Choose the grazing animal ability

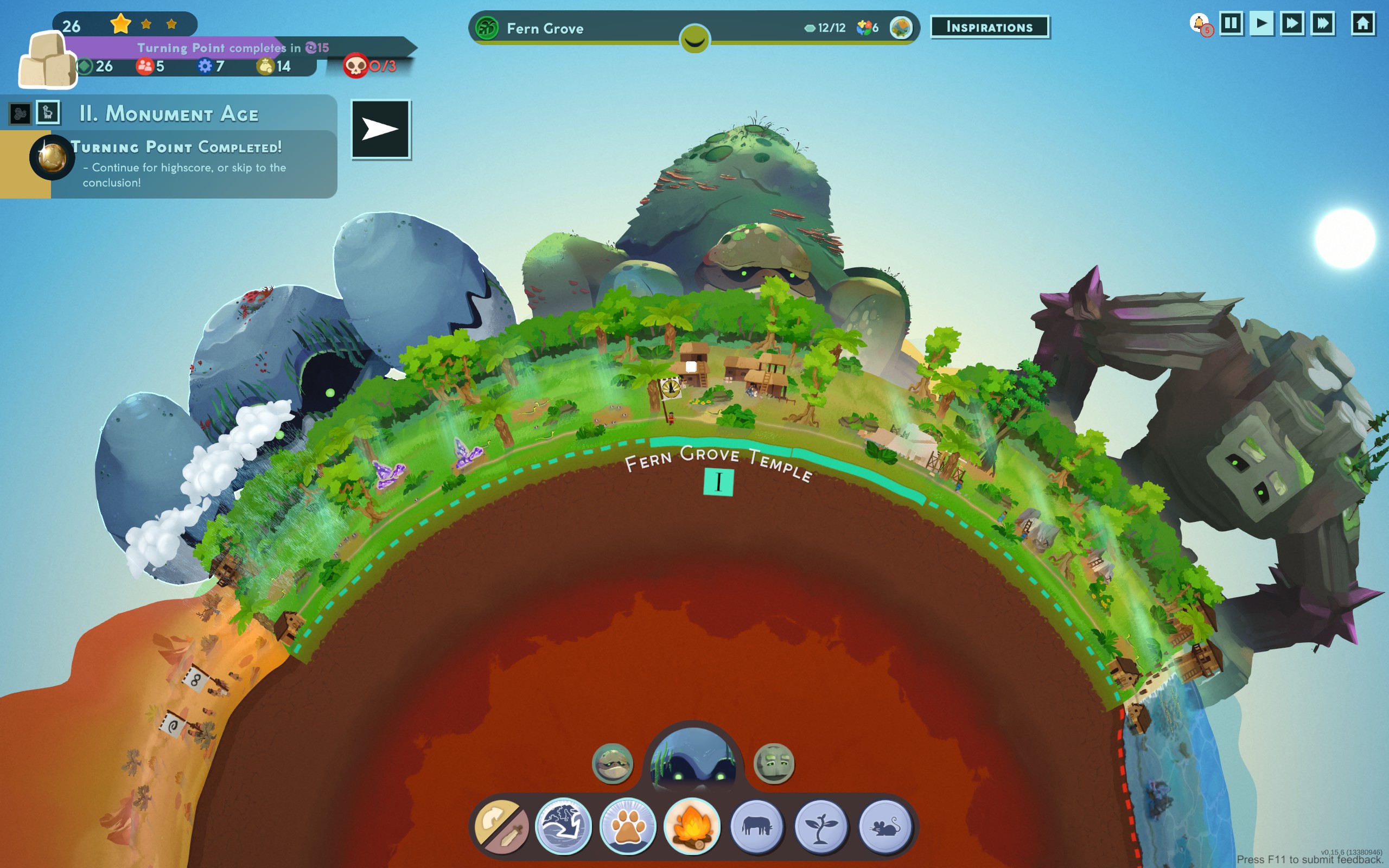point(757,827)
